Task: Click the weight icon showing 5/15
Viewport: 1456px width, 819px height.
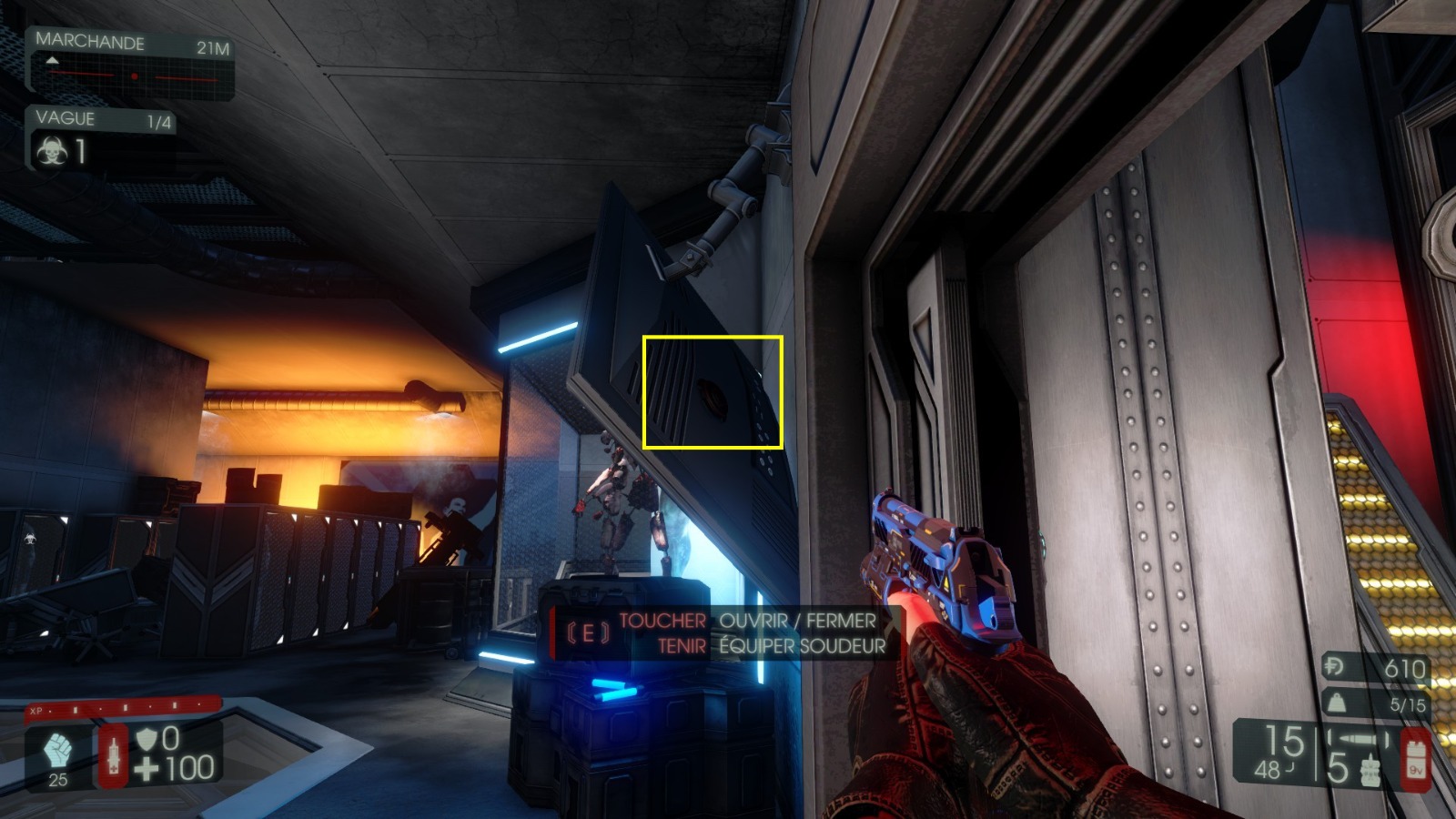Action: tap(1335, 701)
